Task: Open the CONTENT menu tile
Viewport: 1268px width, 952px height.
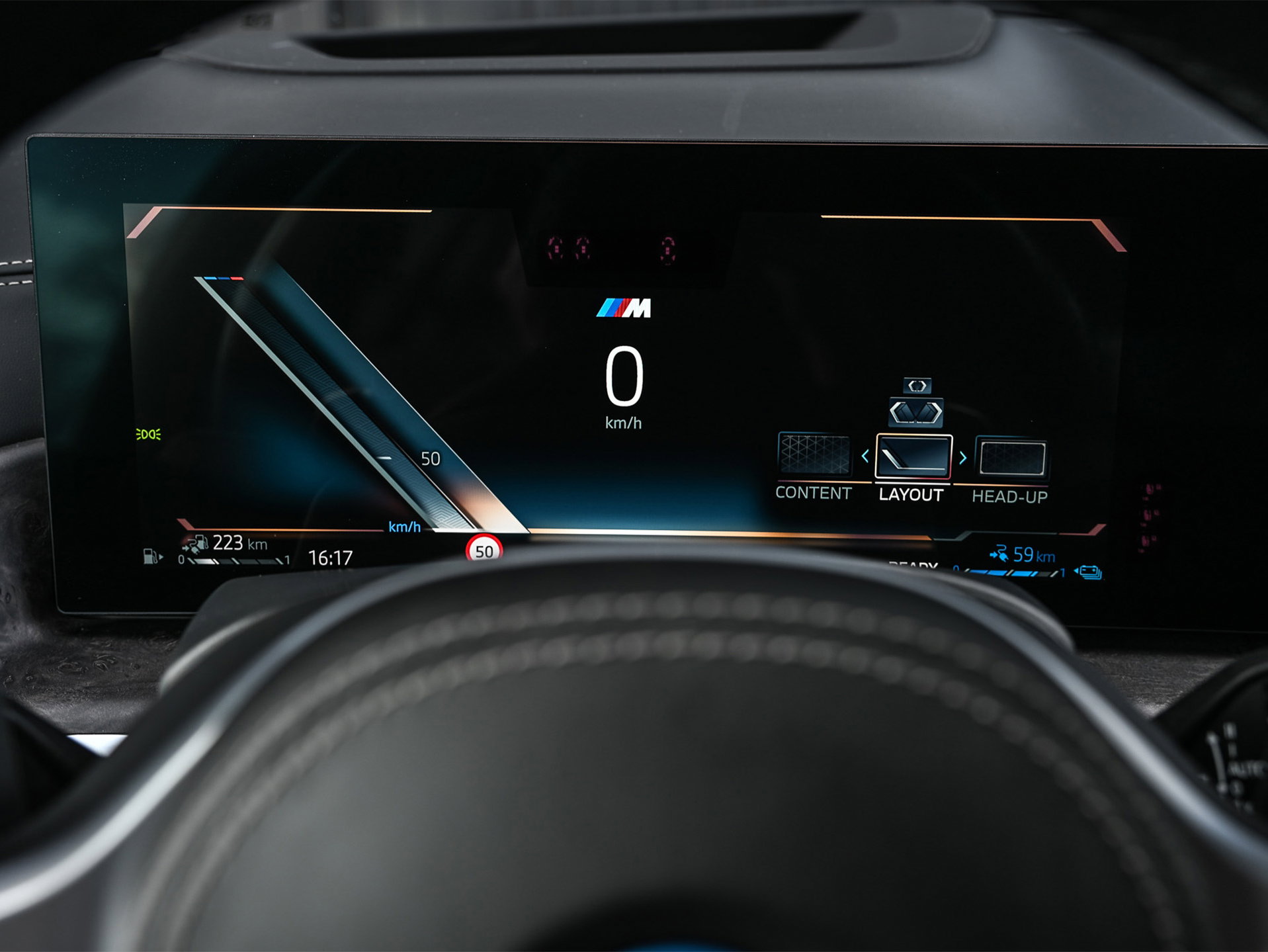Action: (x=814, y=455)
